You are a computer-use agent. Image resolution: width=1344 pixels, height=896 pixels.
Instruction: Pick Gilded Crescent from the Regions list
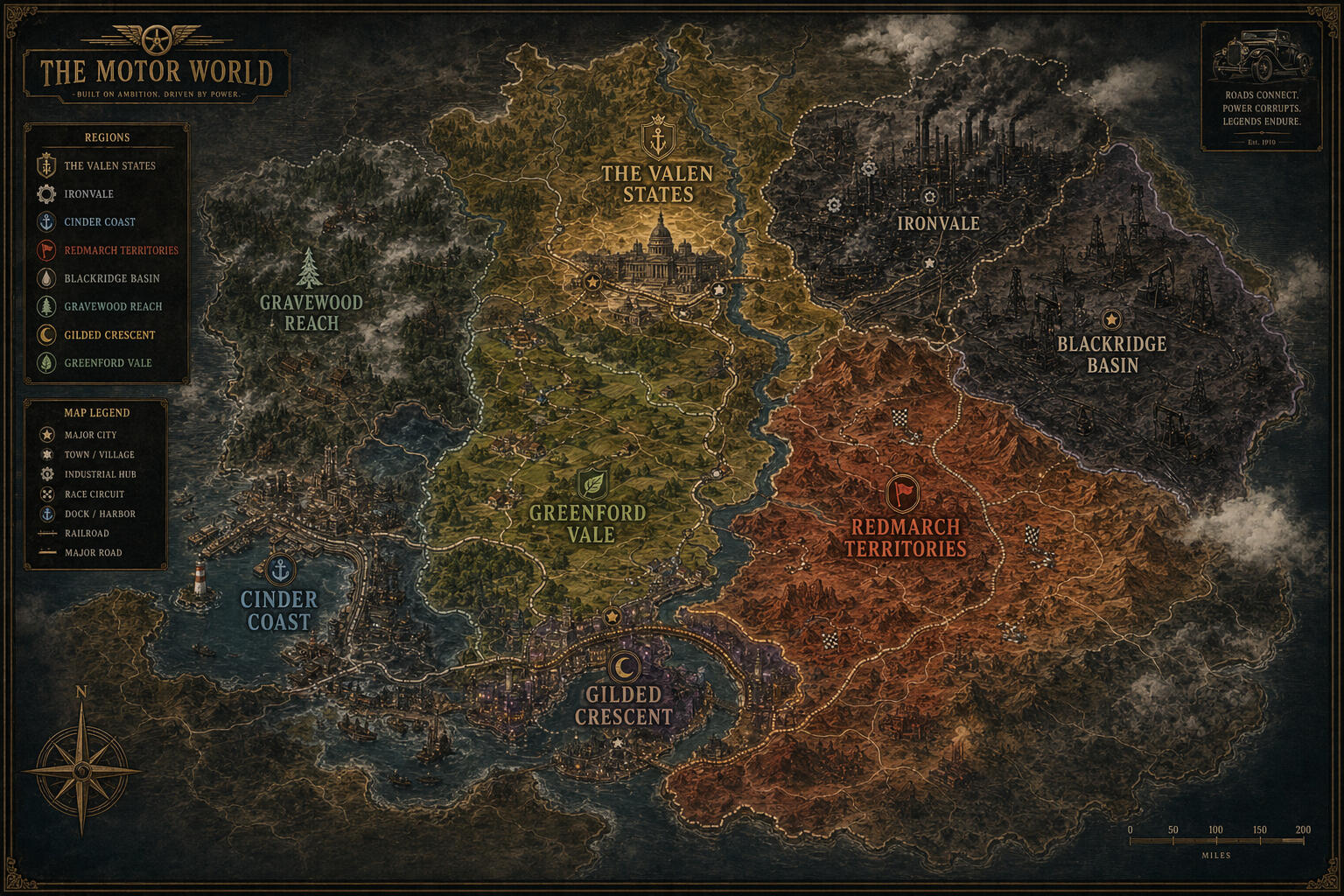click(109, 334)
